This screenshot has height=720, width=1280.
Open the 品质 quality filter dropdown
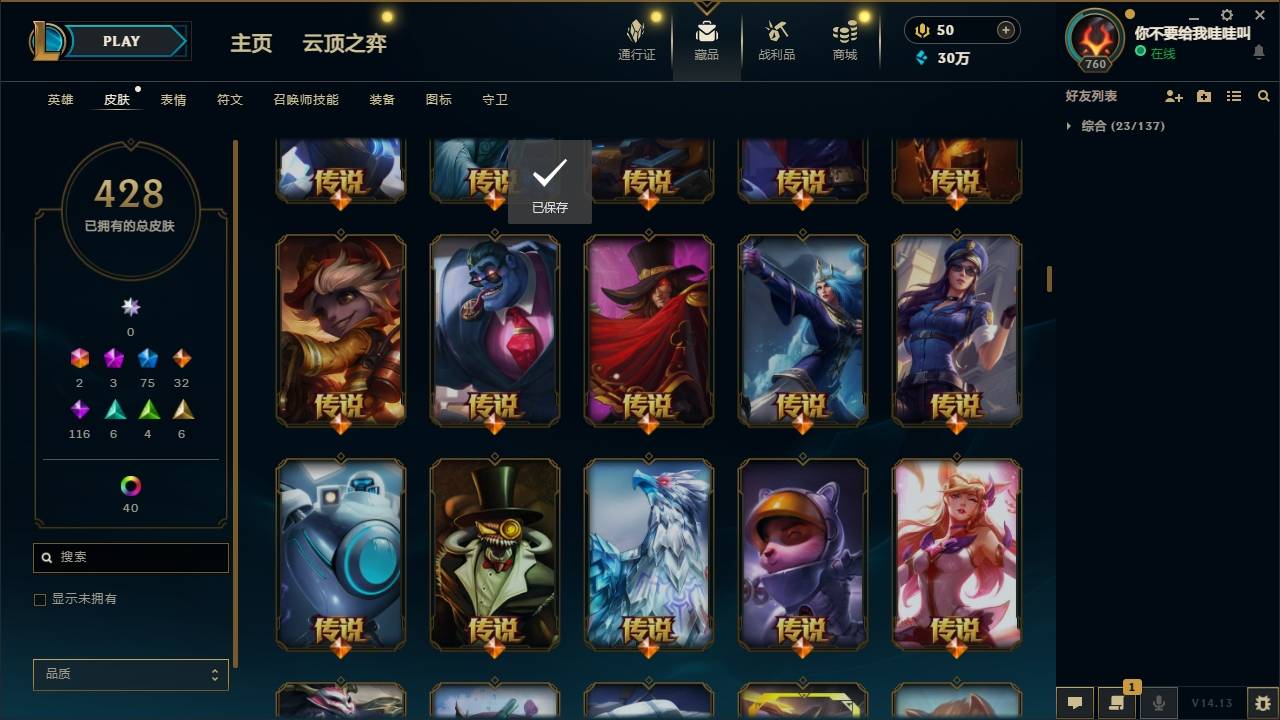click(x=130, y=674)
